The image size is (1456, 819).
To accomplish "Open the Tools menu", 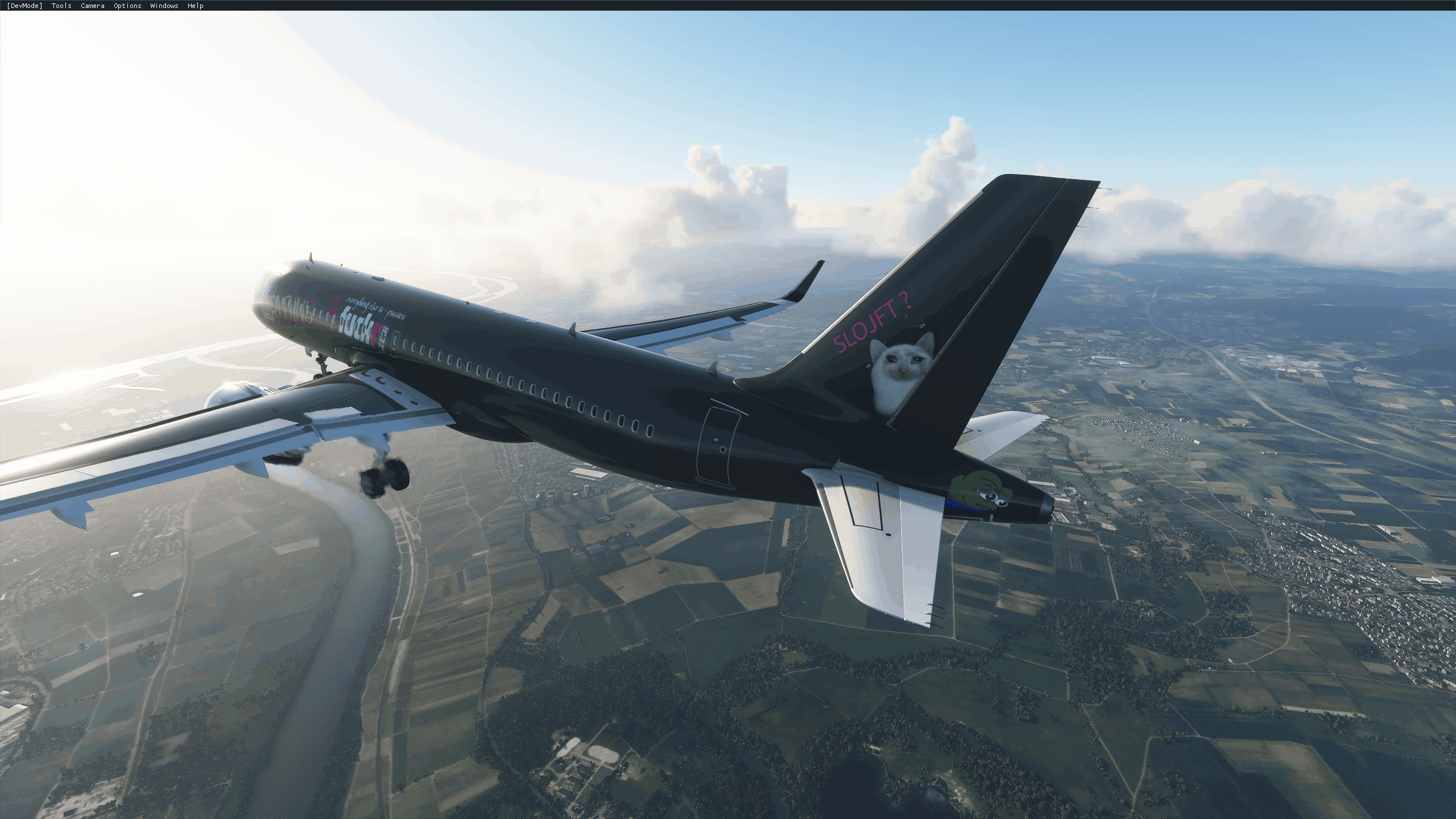I will coord(61,6).
